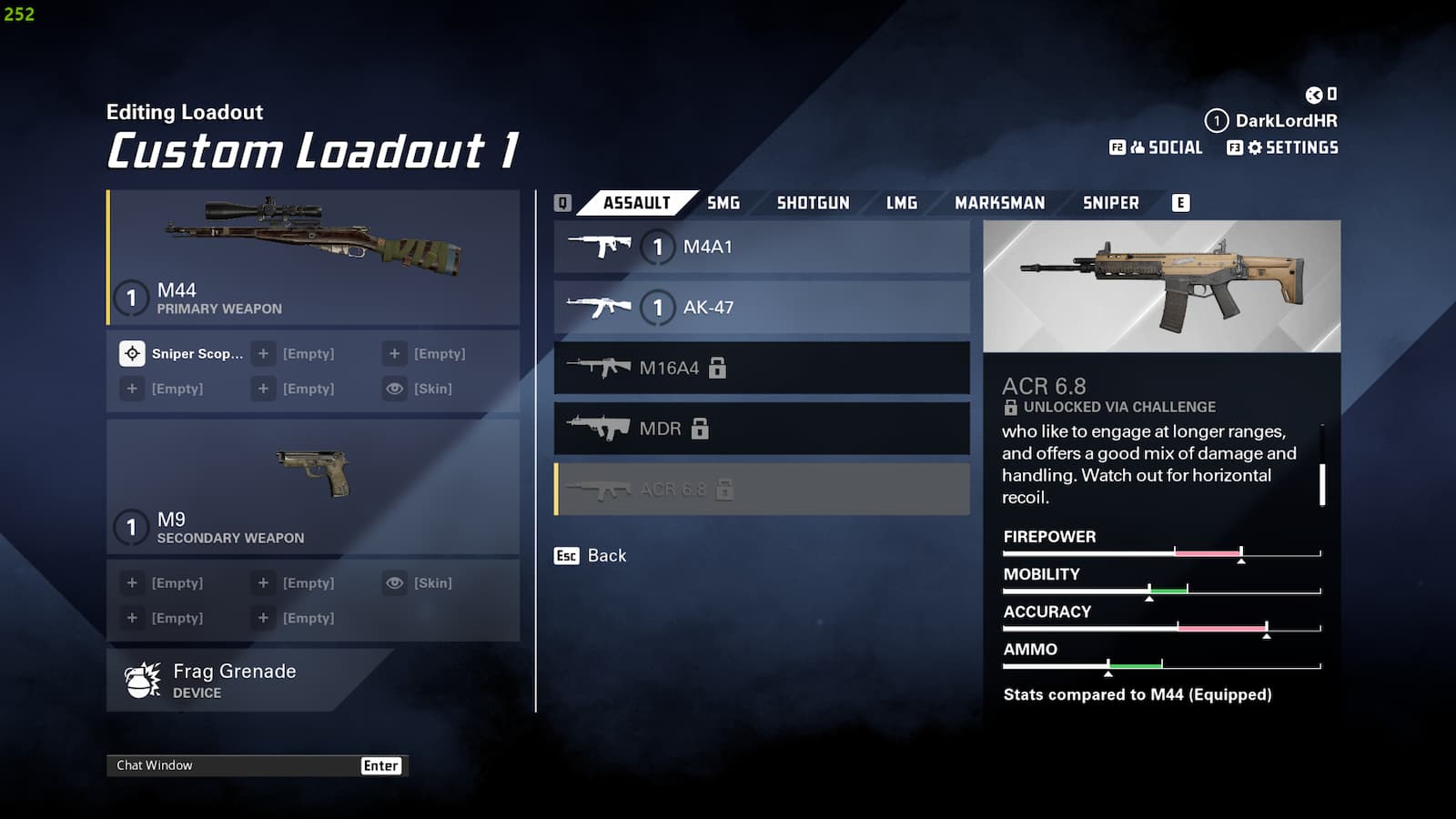This screenshot has height=819, width=1456.
Task: Select the M4A1 weapon icon
Action: [601, 246]
